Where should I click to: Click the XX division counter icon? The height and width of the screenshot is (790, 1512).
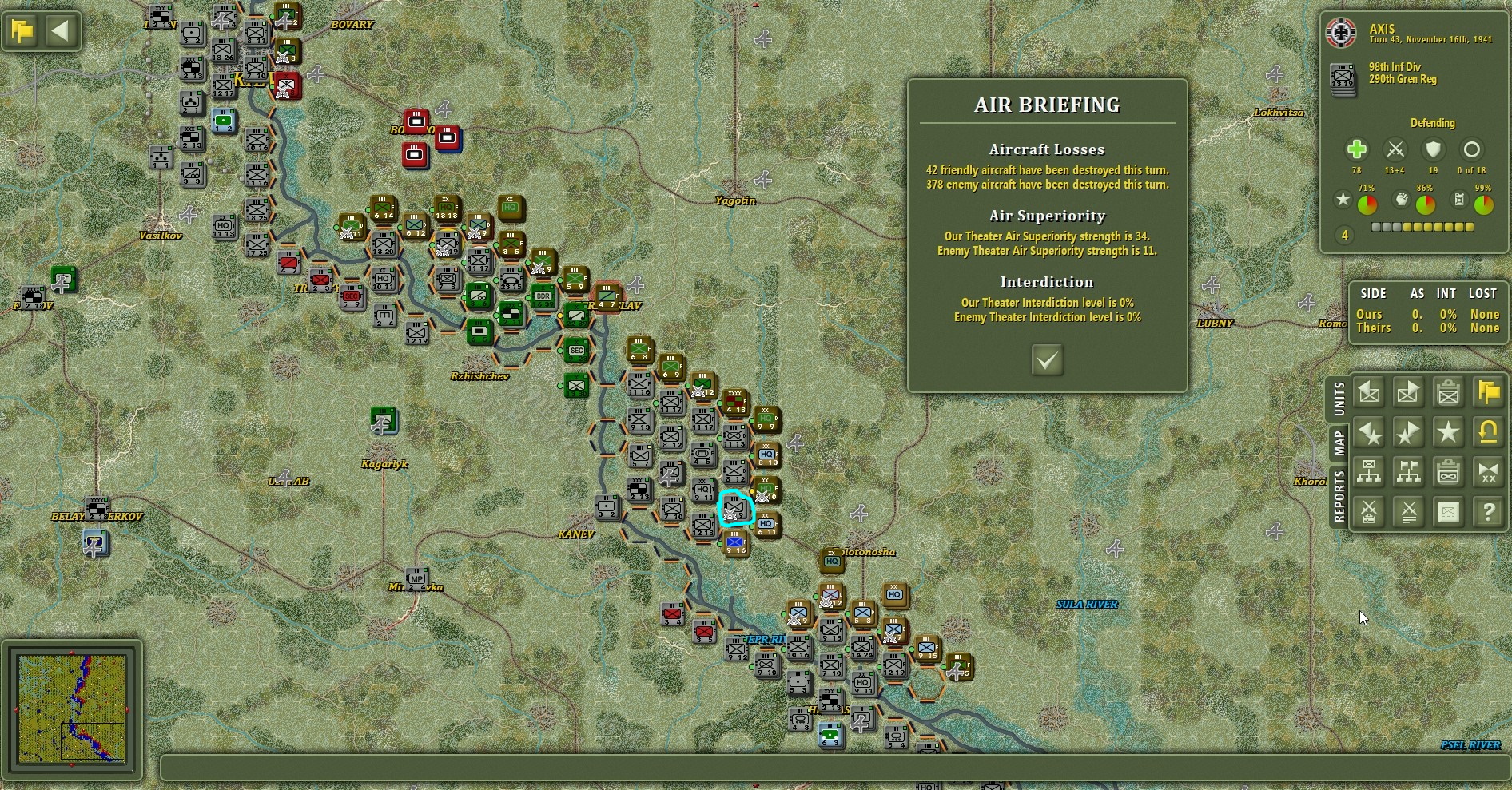[1488, 472]
